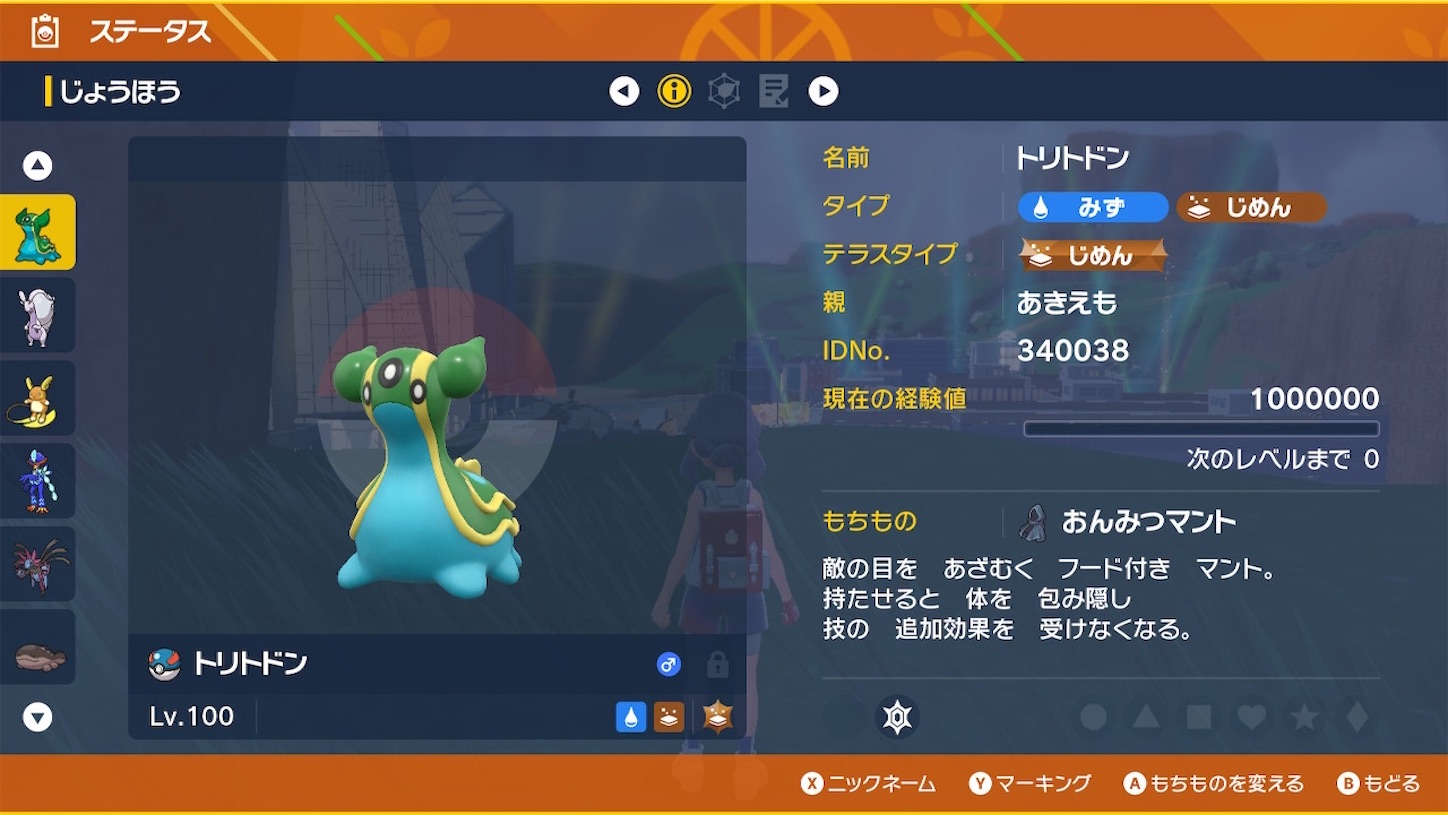Click the experience progress bar

point(1203,428)
